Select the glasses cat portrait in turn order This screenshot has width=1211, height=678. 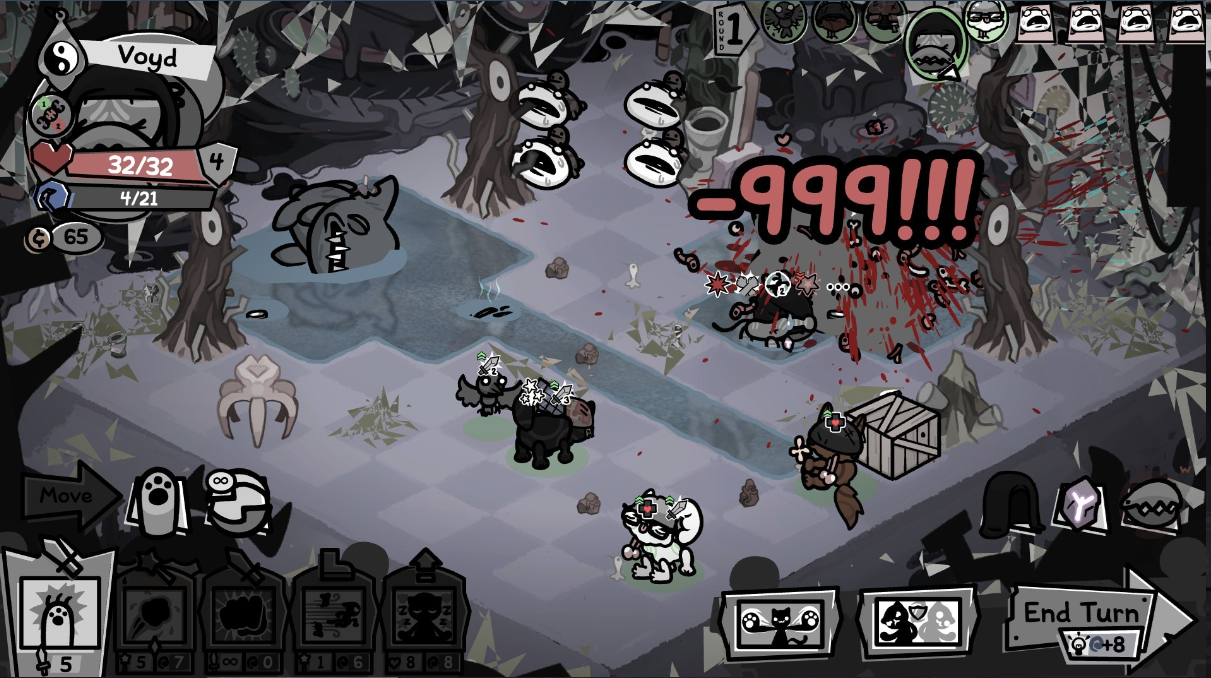(x=985, y=21)
